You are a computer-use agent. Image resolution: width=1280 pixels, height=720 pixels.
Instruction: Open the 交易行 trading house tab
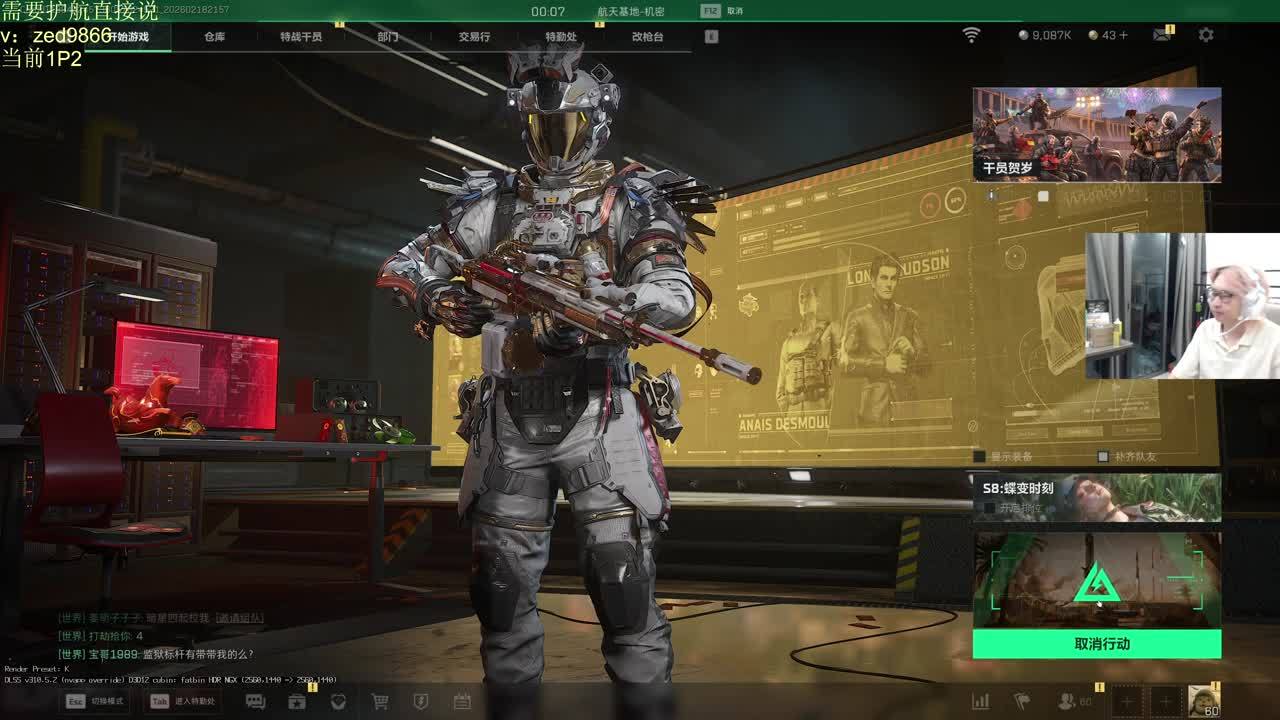click(474, 37)
